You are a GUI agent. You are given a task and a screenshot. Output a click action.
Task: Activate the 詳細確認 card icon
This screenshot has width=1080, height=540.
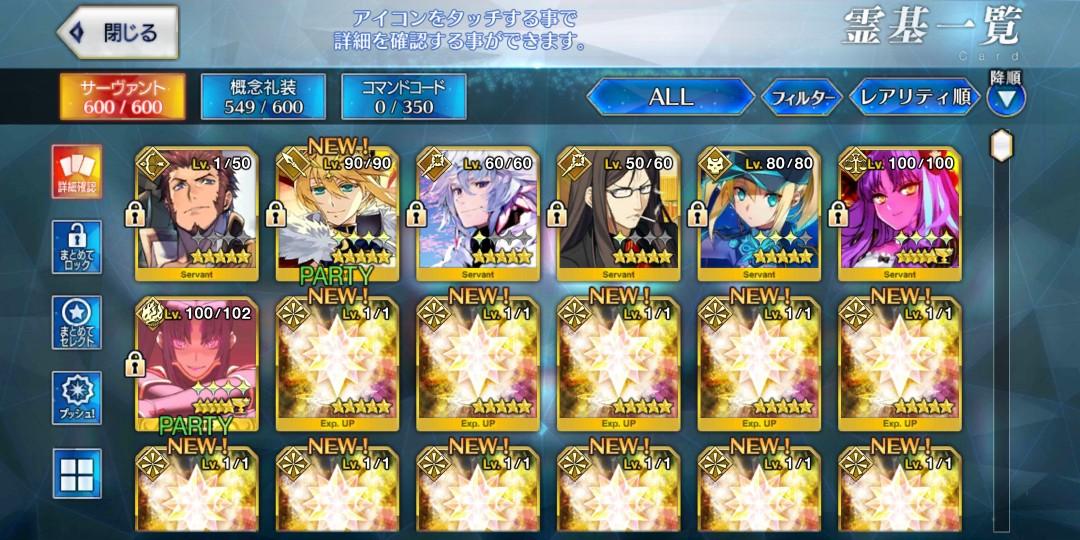tap(77, 171)
